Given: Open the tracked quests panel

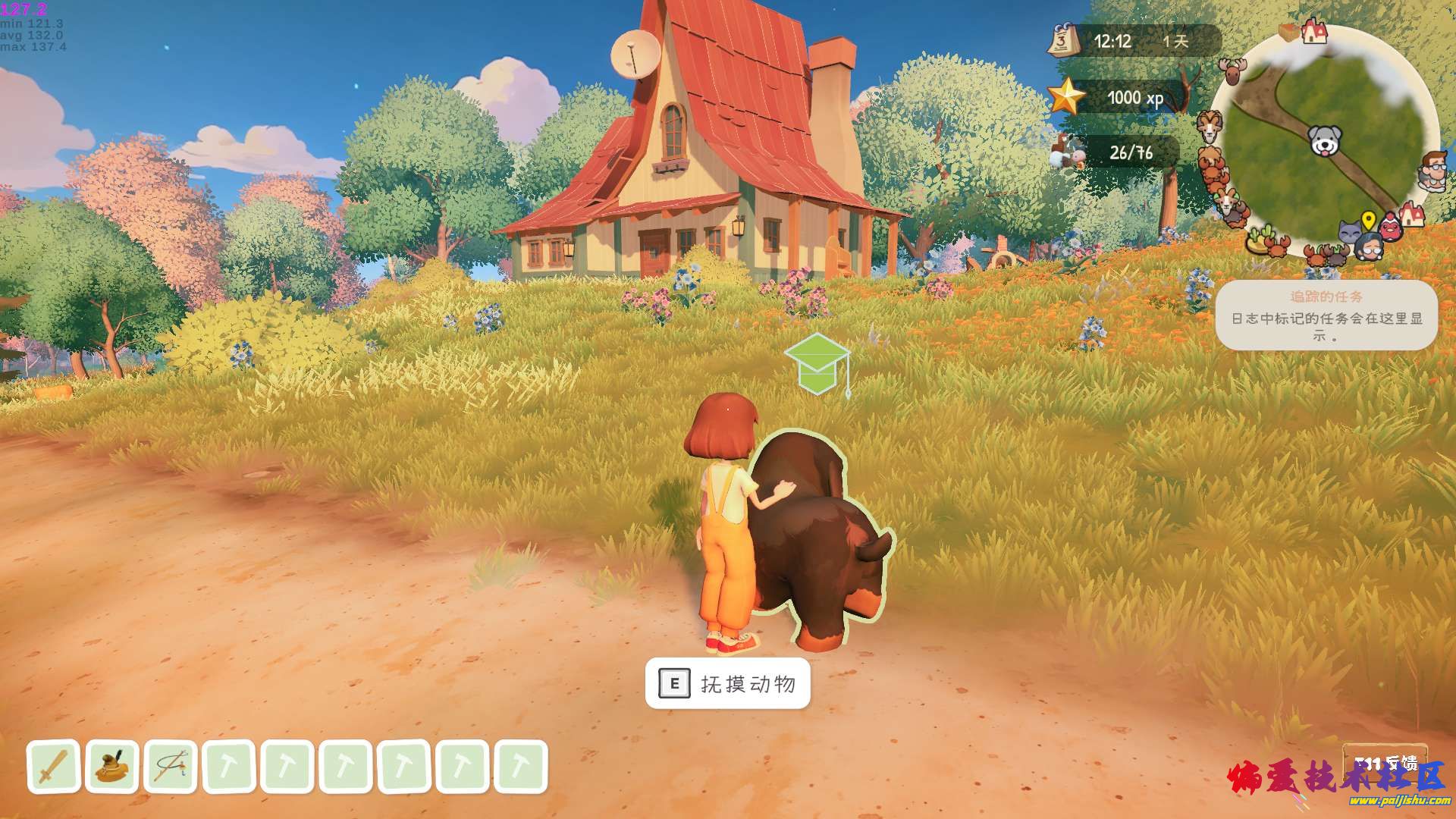Looking at the screenshot, I should click(x=1326, y=315).
